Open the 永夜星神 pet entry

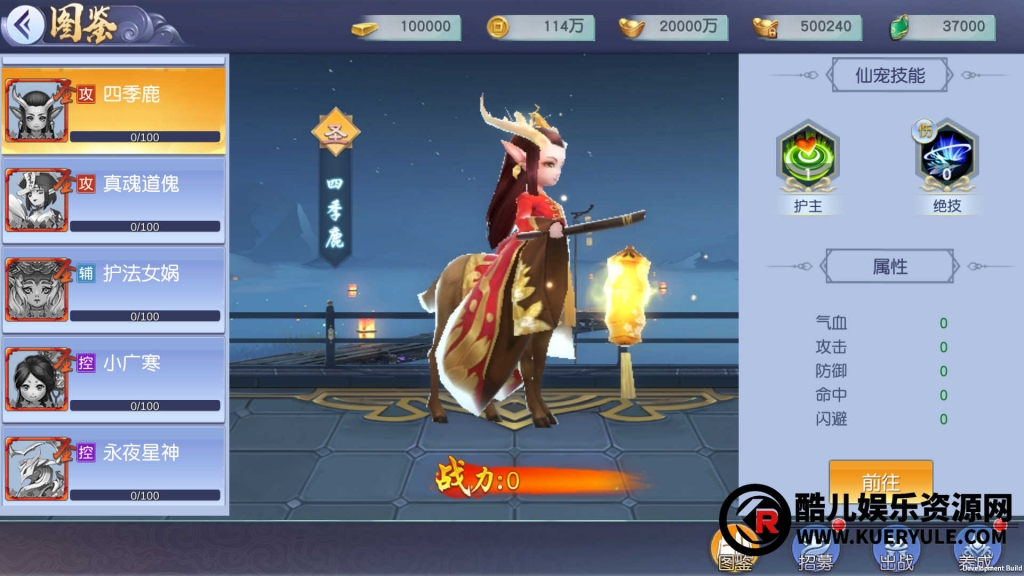113,468
